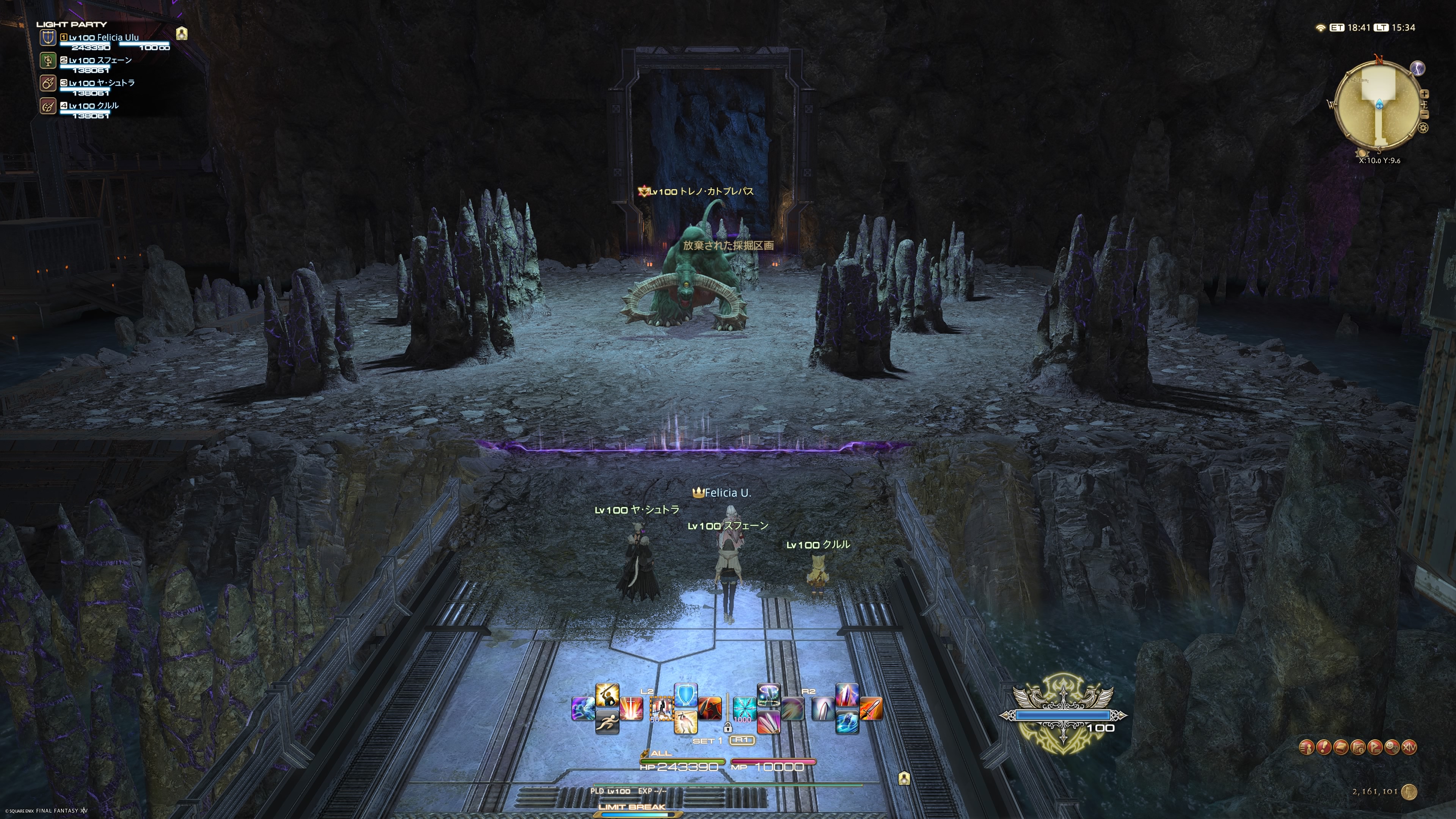Viewport: 1456px width, 819px height.
Task: Open the Duty exclamation mark menu
Action: 1323,747
